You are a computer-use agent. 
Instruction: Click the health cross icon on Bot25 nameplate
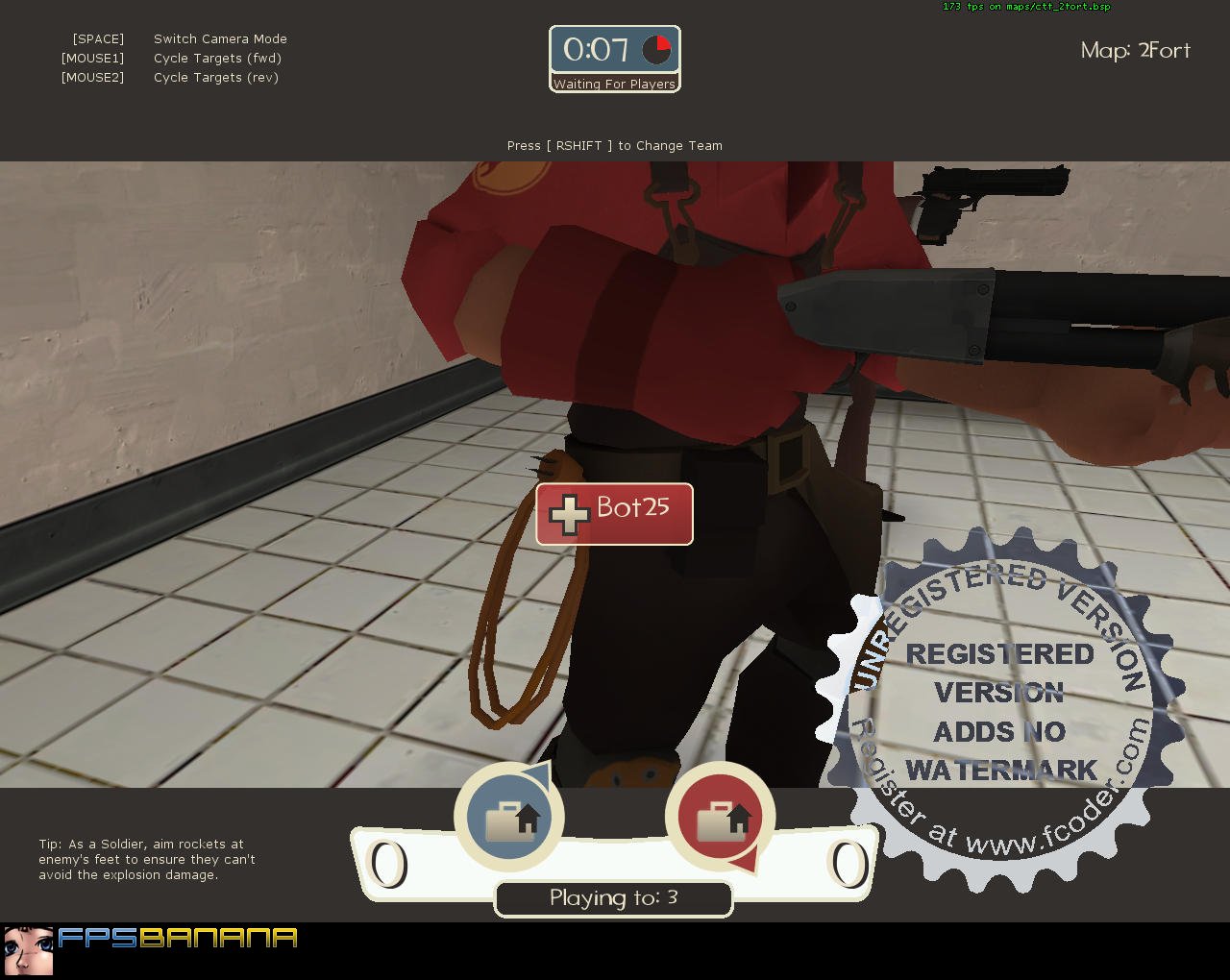click(570, 513)
